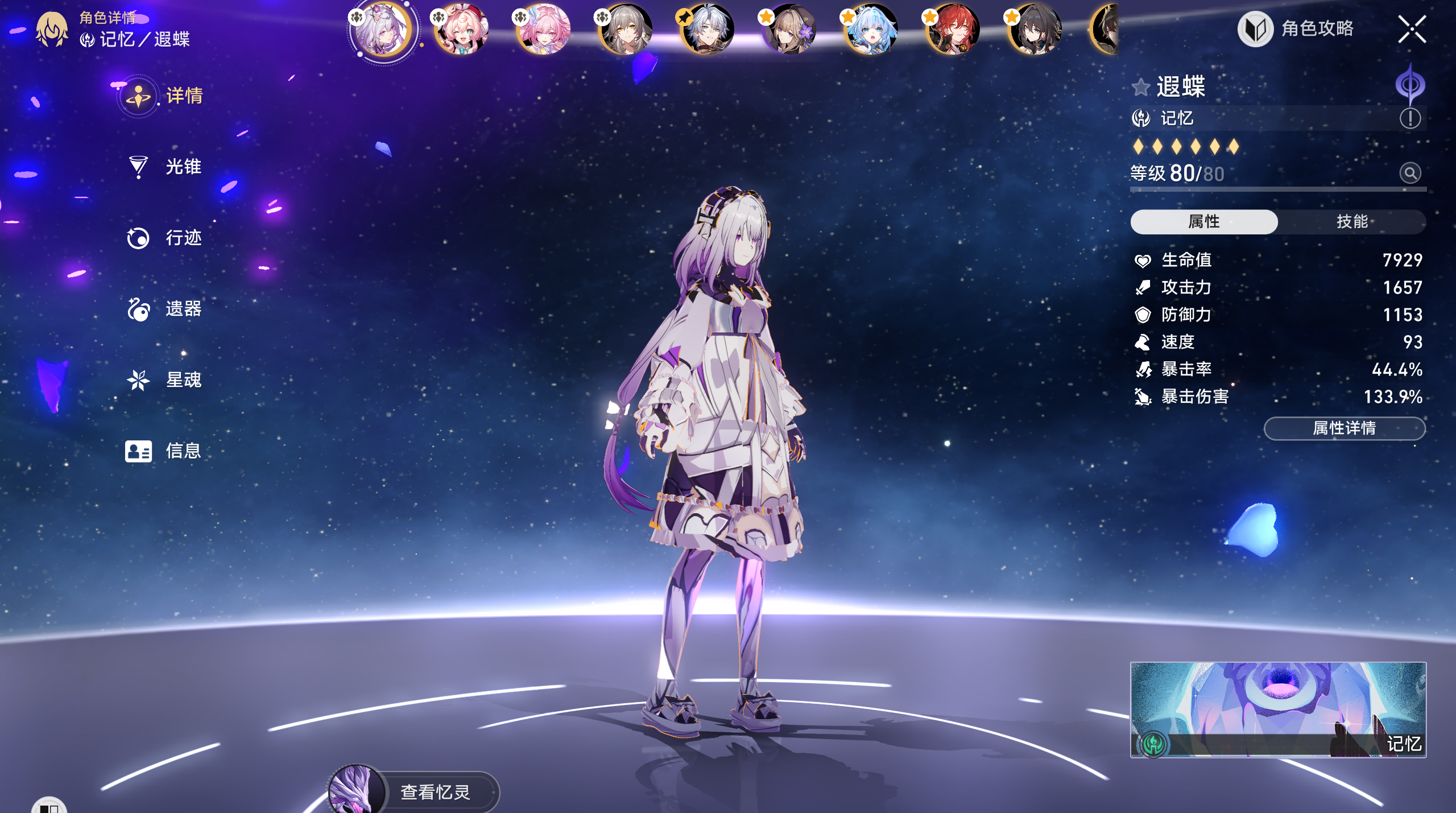Switch to the 技能 skills tab
Screen dimensions: 1456x813
coord(1351,221)
